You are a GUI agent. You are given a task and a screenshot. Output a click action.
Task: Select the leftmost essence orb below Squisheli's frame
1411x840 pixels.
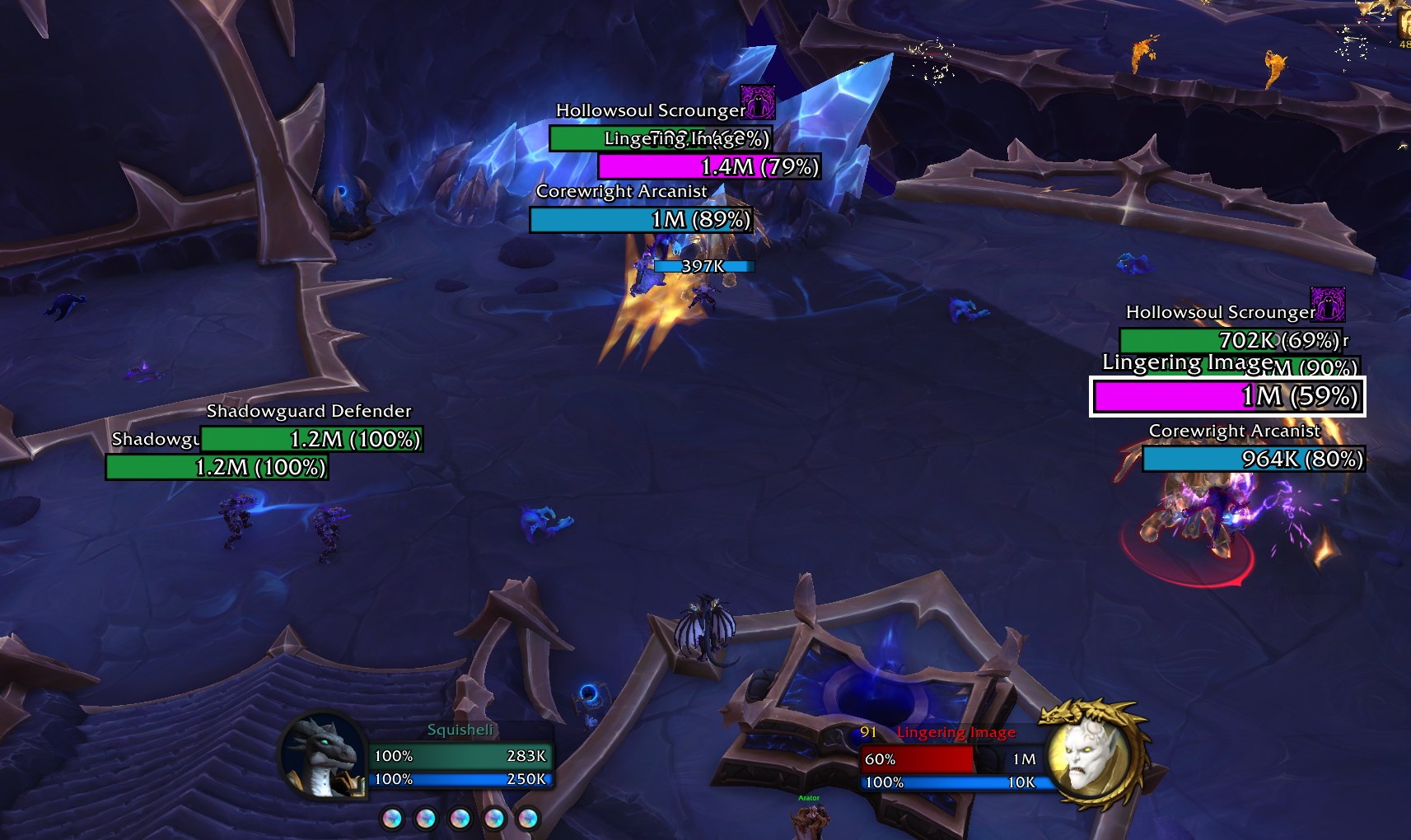(392, 819)
